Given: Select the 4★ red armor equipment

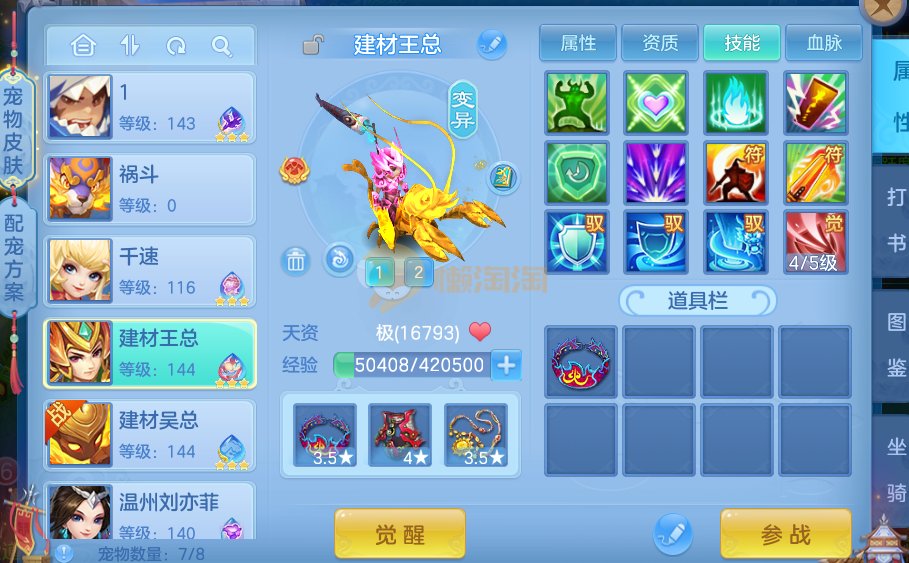Looking at the screenshot, I should (x=400, y=435).
